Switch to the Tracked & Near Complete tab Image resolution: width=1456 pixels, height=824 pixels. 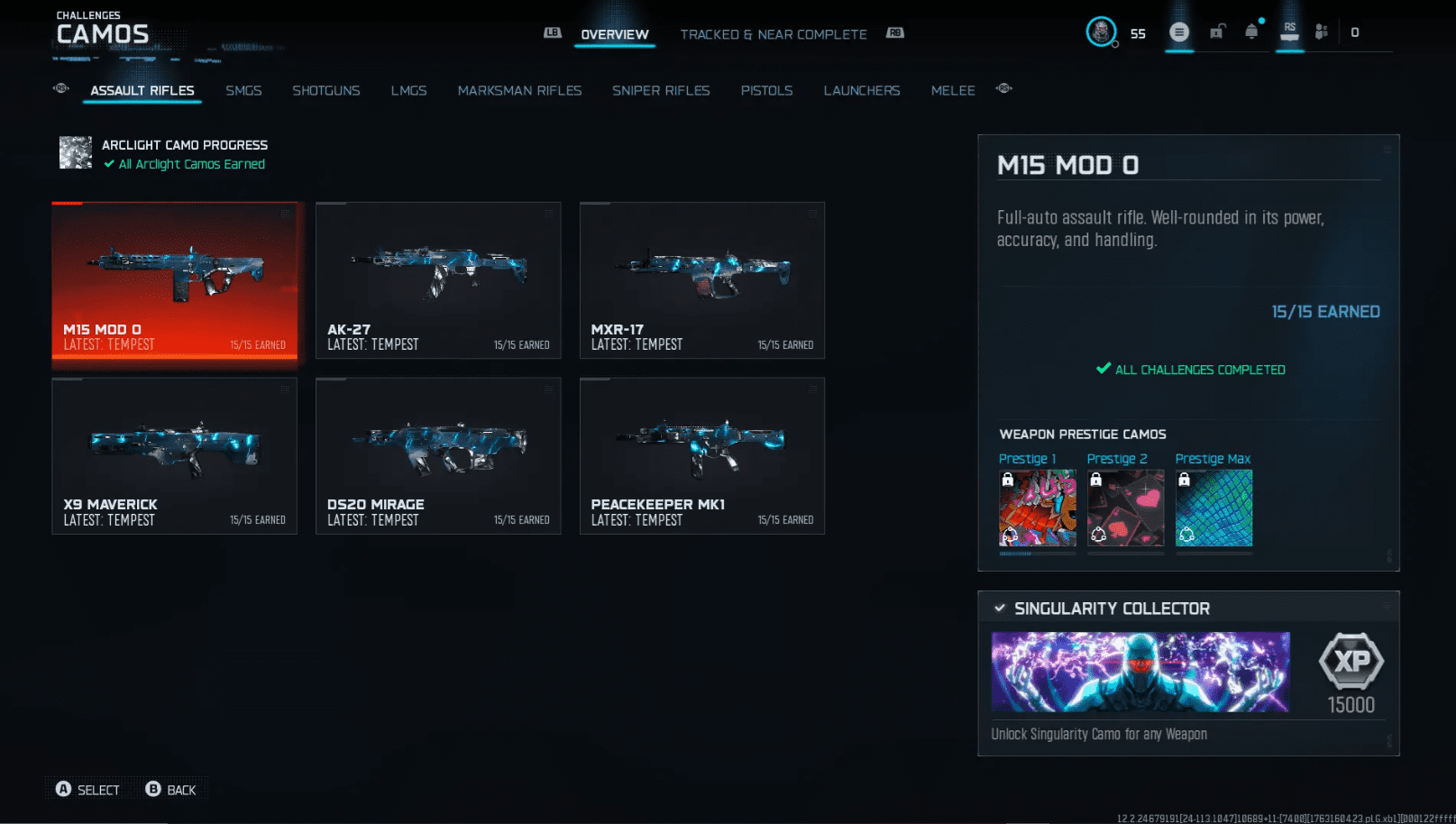[x=774, y=34]
